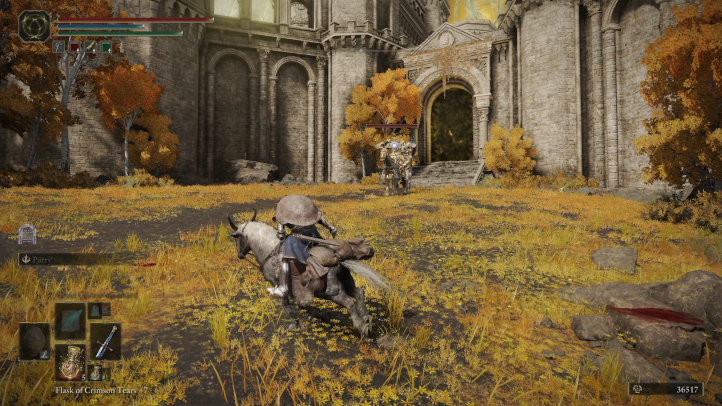Choose the teal spell memory slot
The image size is (722, 406).
70,320
